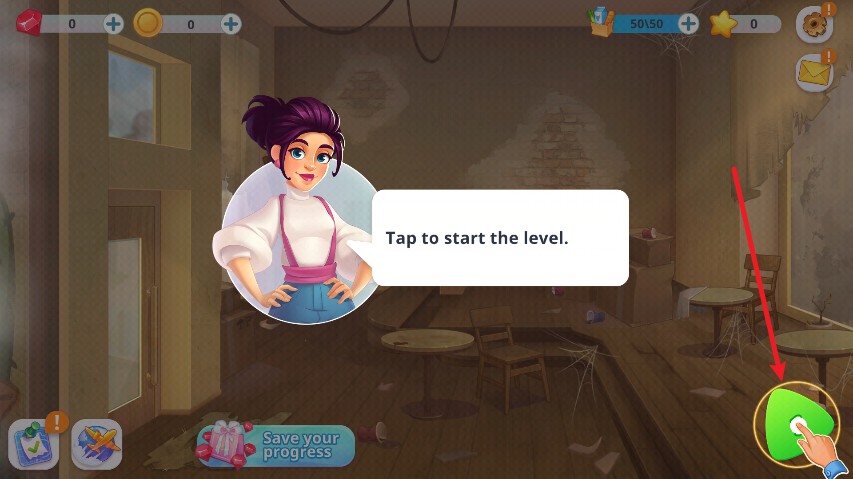Open the mail envelope inbox
This screenshot has height=479, width=853.
[x=813, y=72]
